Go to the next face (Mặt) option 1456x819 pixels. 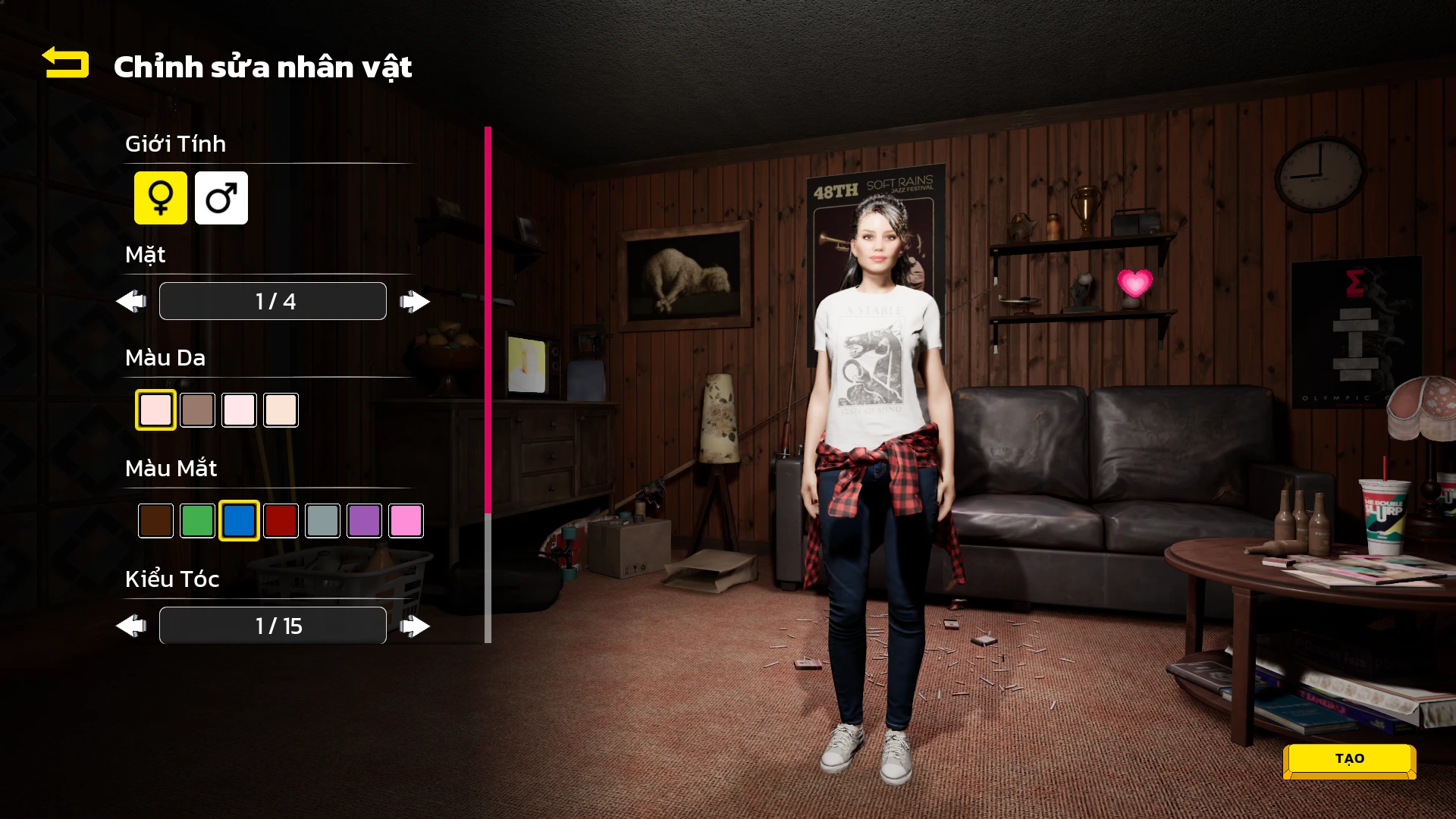pos(415,302)
